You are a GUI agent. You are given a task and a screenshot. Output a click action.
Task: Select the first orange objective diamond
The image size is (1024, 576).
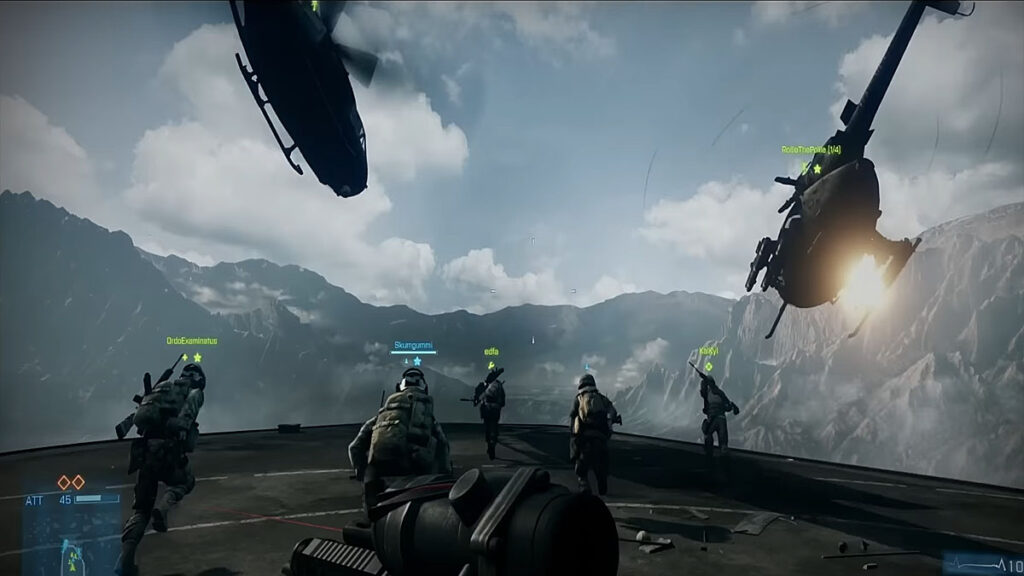64,482
